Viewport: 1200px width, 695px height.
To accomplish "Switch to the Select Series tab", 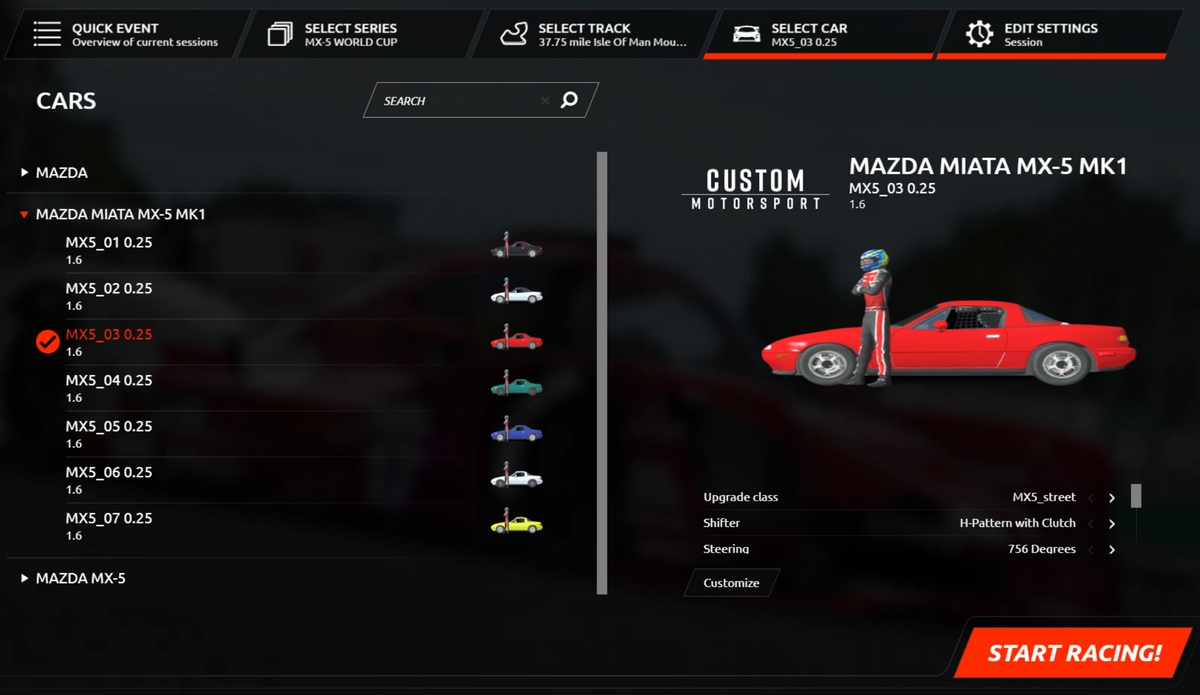I will coord(350,34).
